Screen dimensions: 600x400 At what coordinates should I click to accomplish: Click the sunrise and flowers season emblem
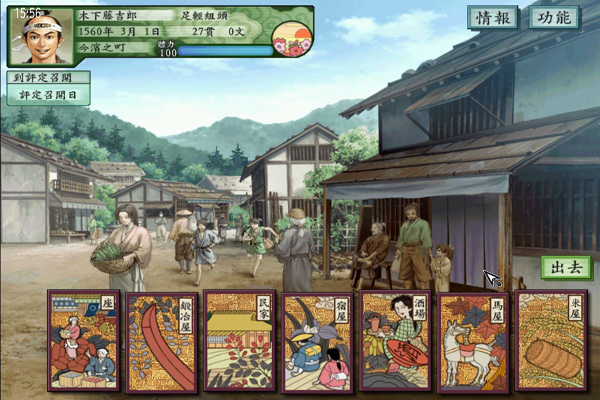pyautogui.click(x=290, y=38)
